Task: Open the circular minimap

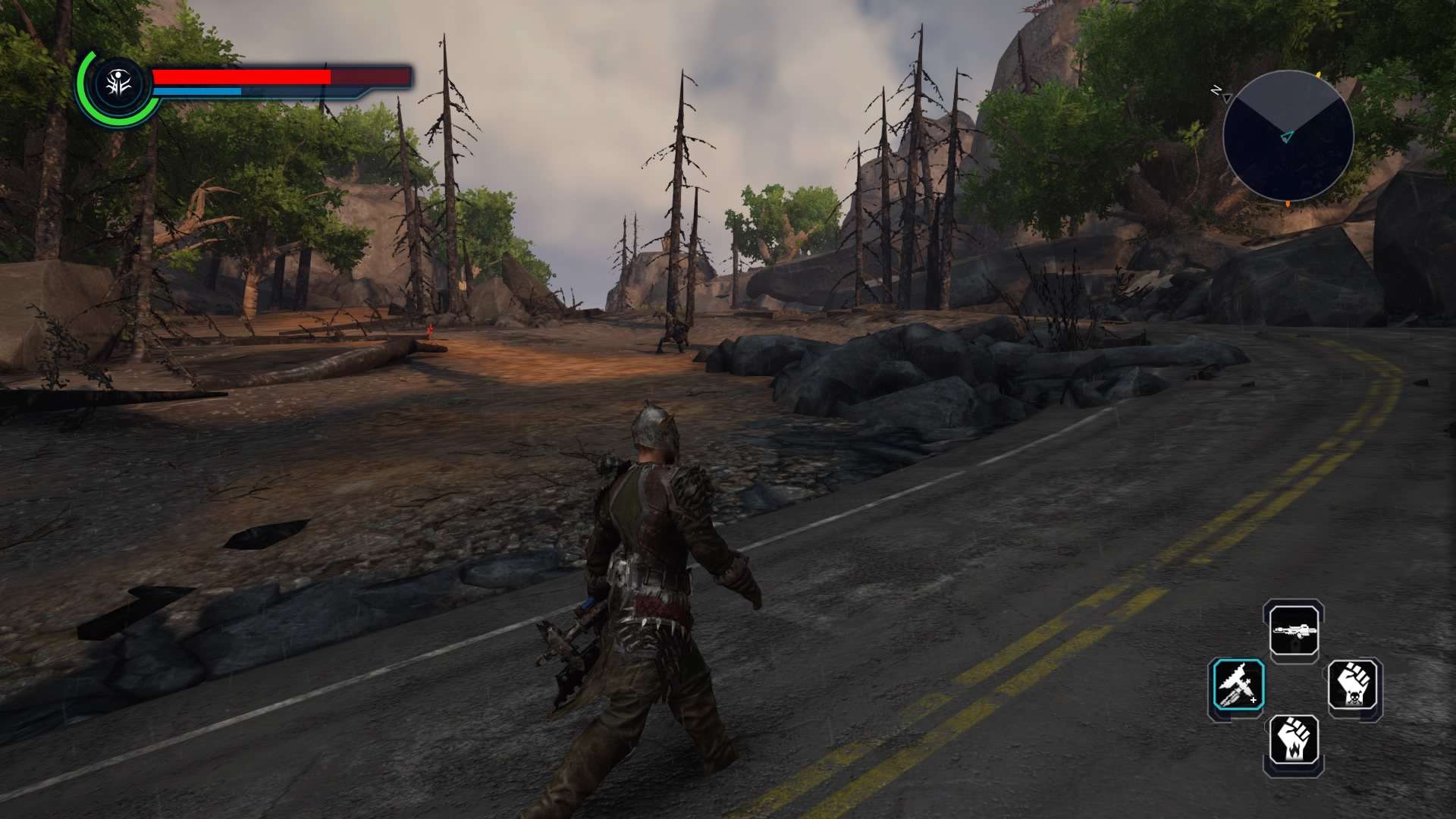Action: point(1288,136)
